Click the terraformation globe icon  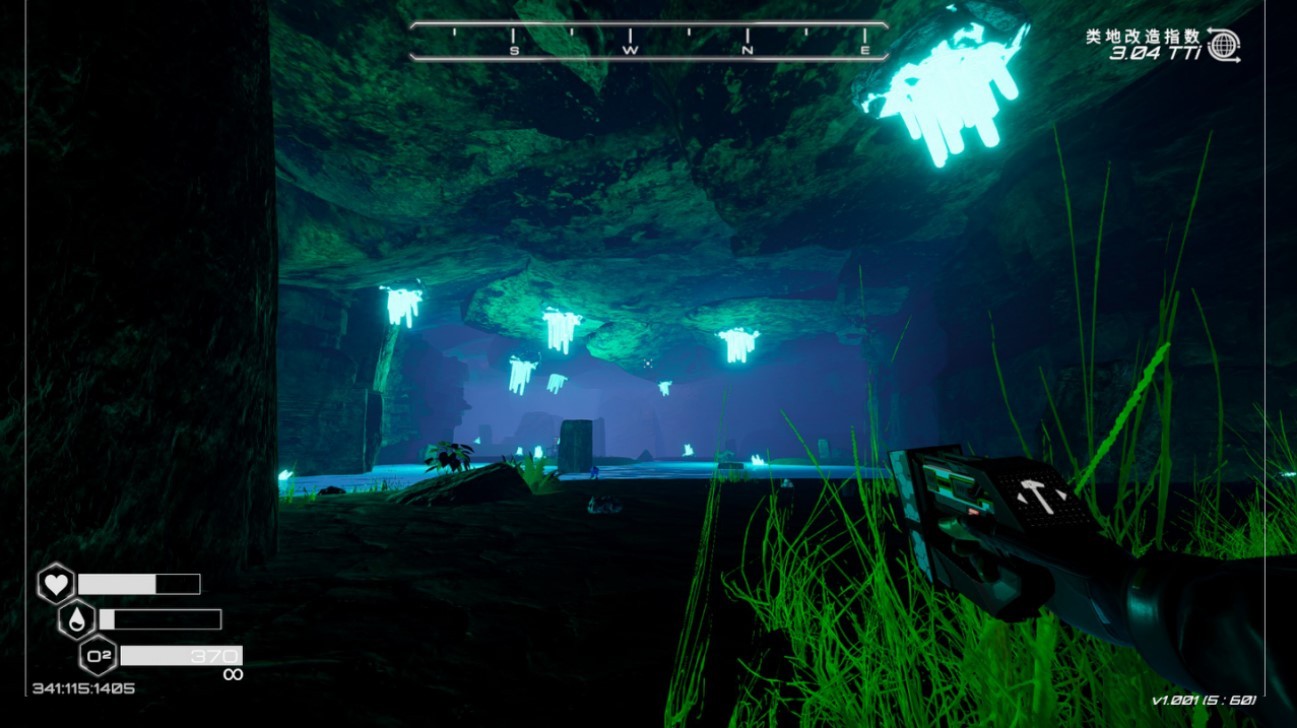pos(1223,45)
